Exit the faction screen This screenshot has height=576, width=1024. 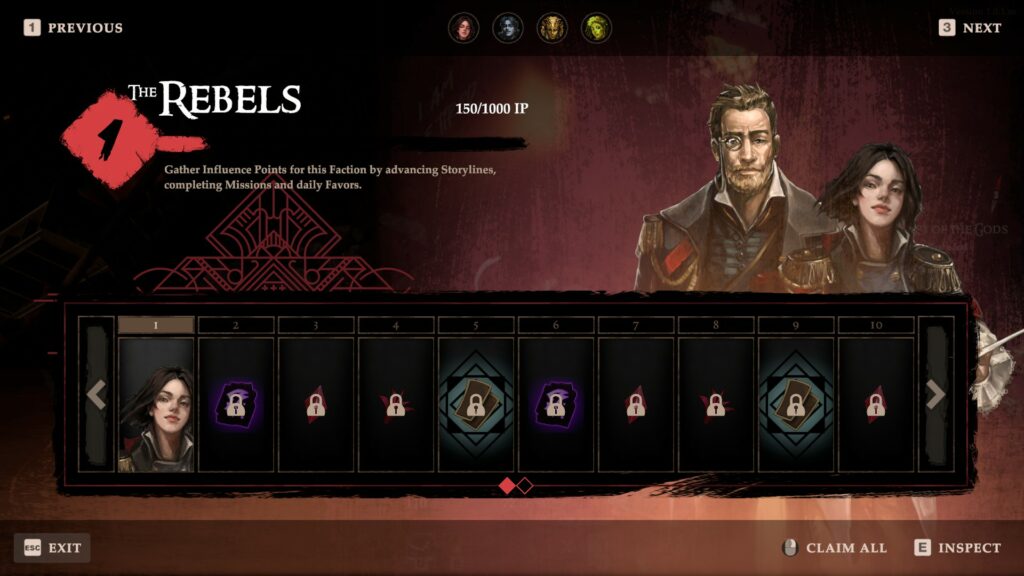[x=52, y=548]
